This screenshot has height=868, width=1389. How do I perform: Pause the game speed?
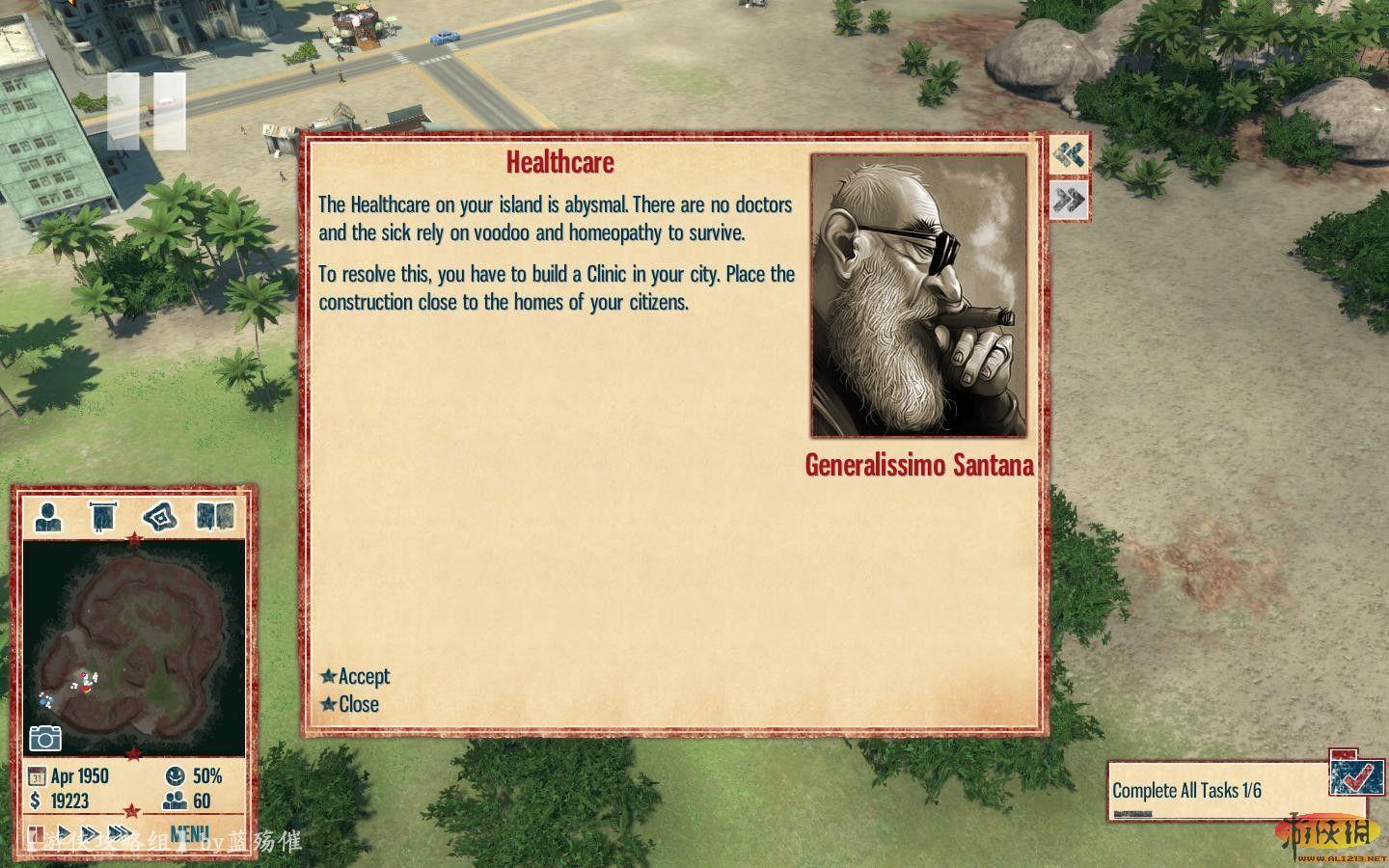(x=36, y=833)
